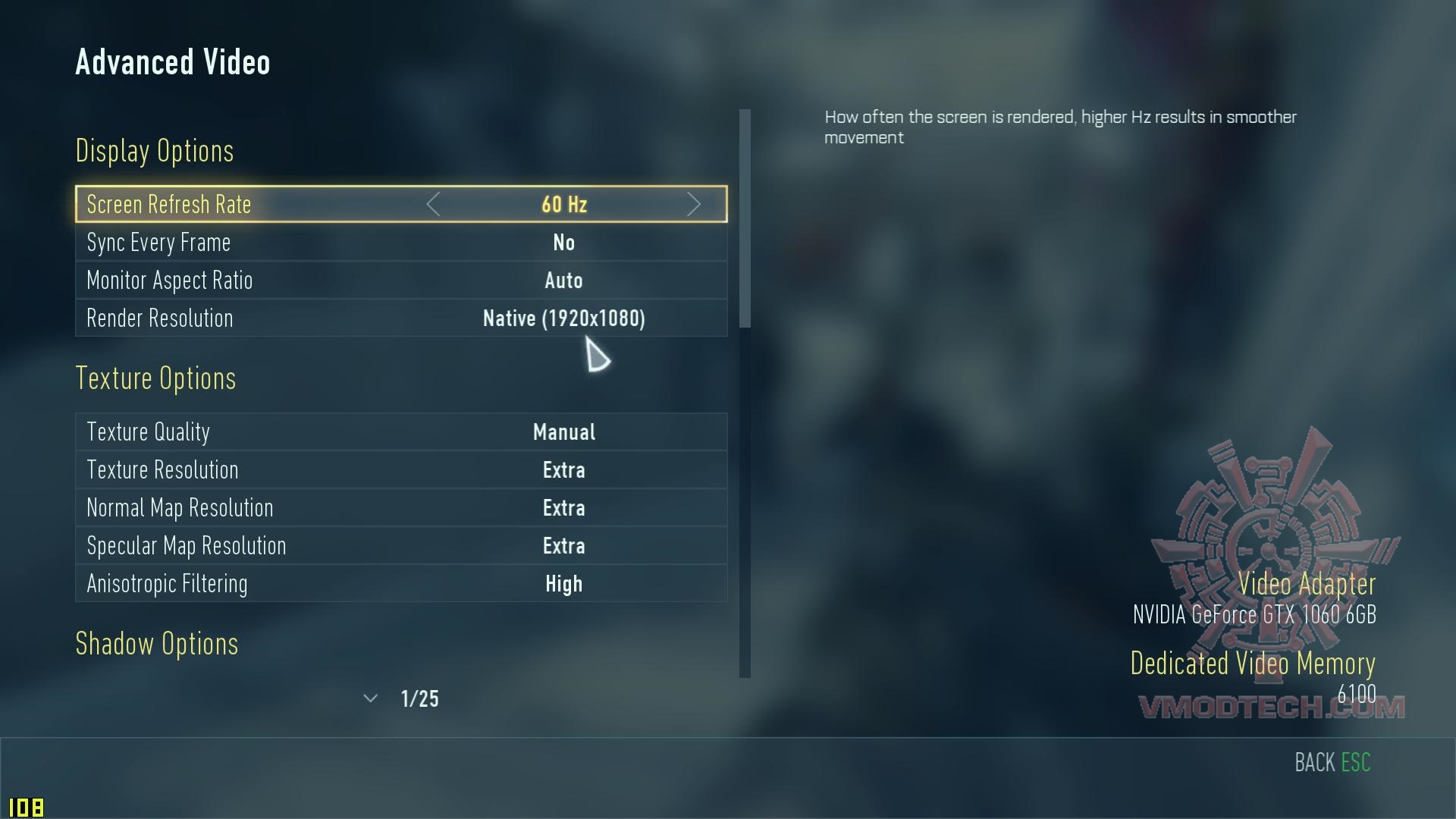Increase refresh rate with the right arrow

coord(693,205)
